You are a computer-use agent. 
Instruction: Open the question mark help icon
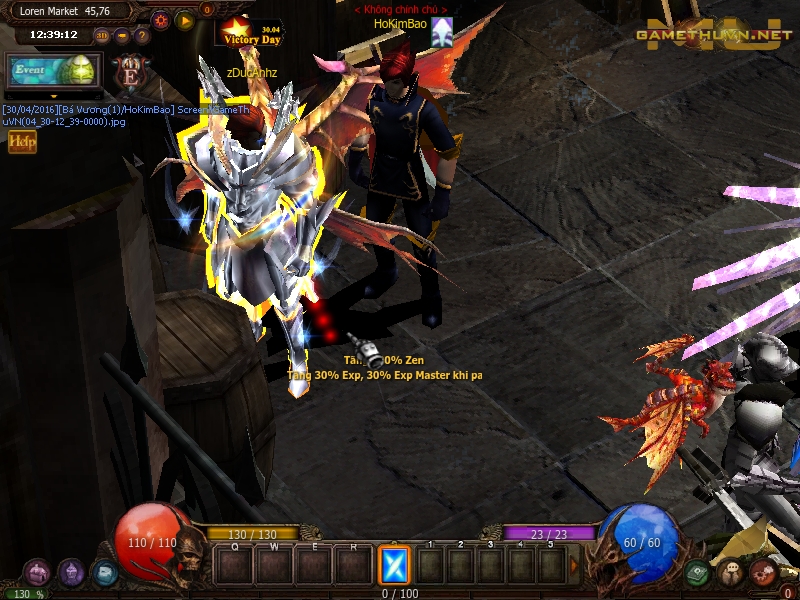pyautogui.click(x=142, y=36)
